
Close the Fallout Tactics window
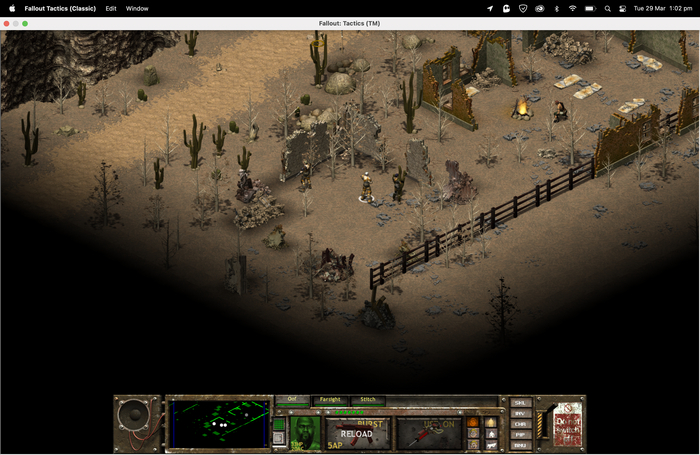(7, 23)
